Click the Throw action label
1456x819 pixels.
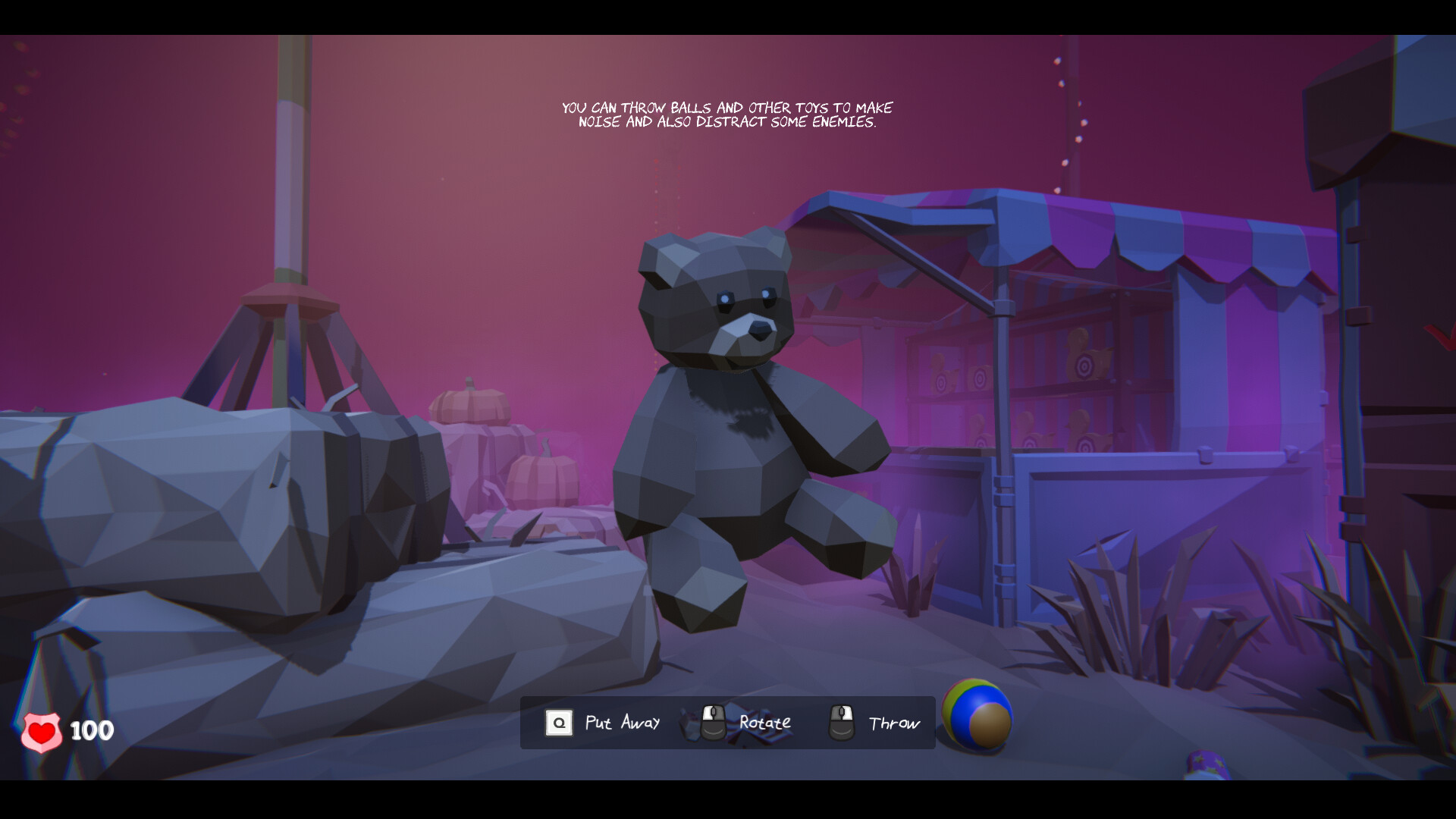893,723
